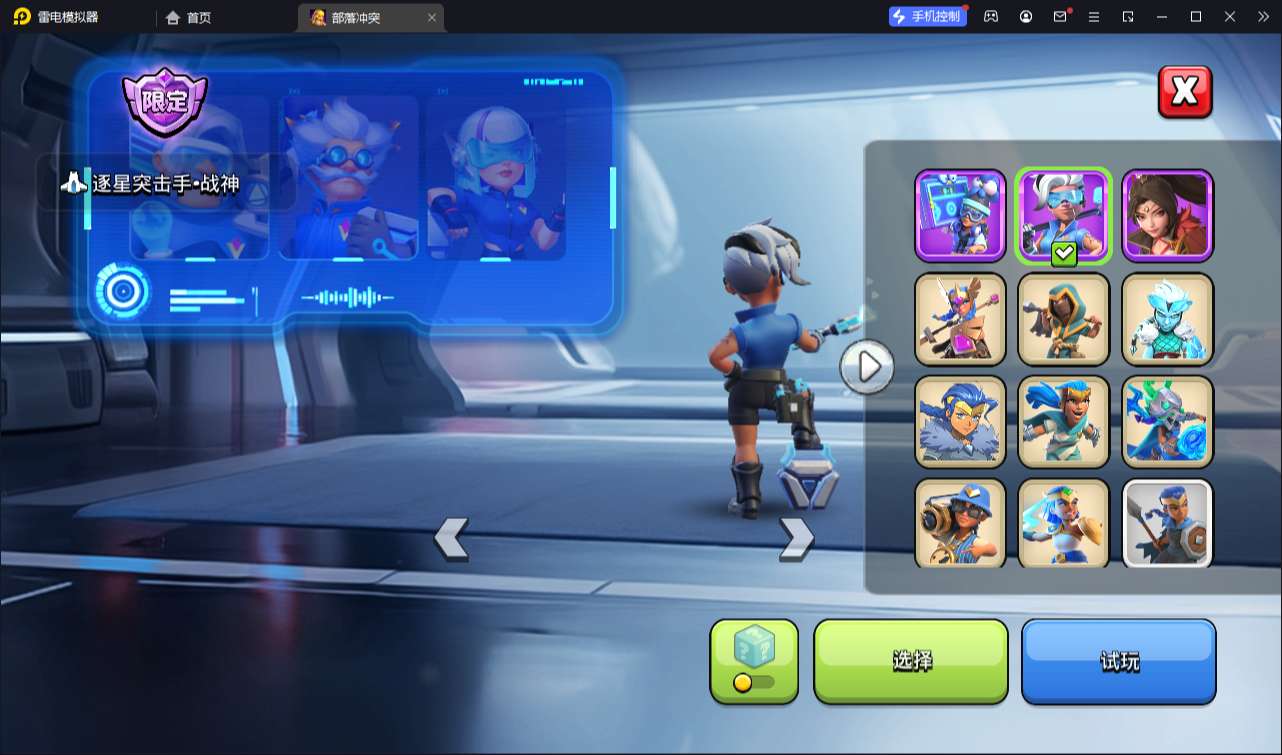Image resolution: width=1282 pixels, height=755 pixels.
Task: Pick the icy blue frozen skin
Action: tap(1168, 318)
